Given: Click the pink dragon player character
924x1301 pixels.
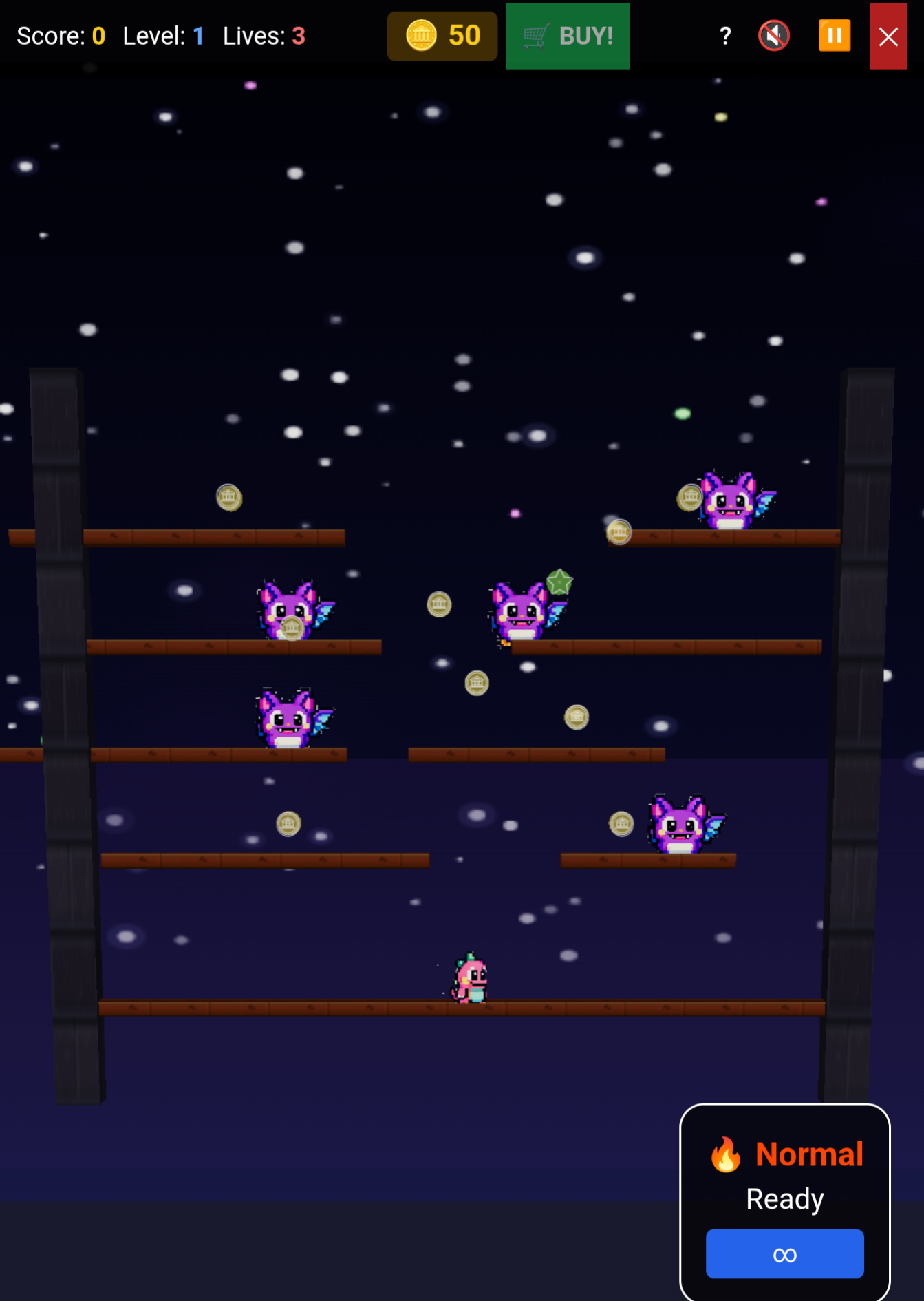Looking at the screenshot, I should click(x=468, y=977).
